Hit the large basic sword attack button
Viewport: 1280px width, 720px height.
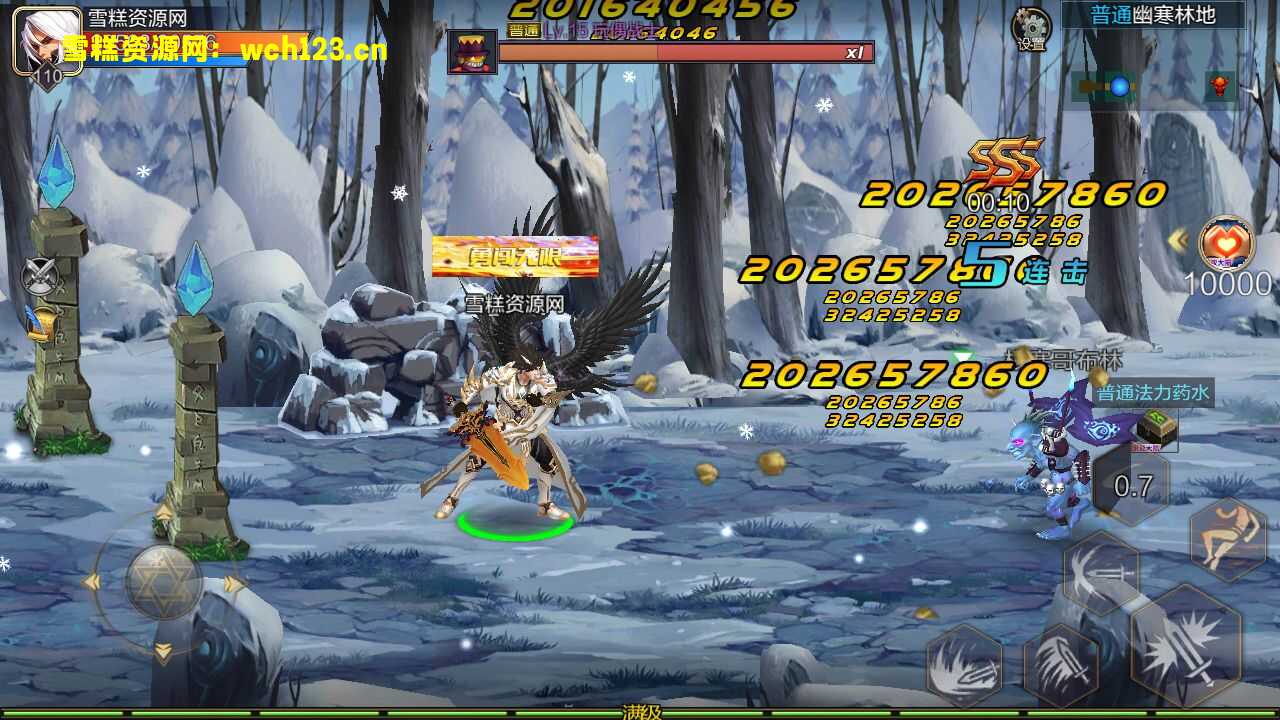(1186, 644)
